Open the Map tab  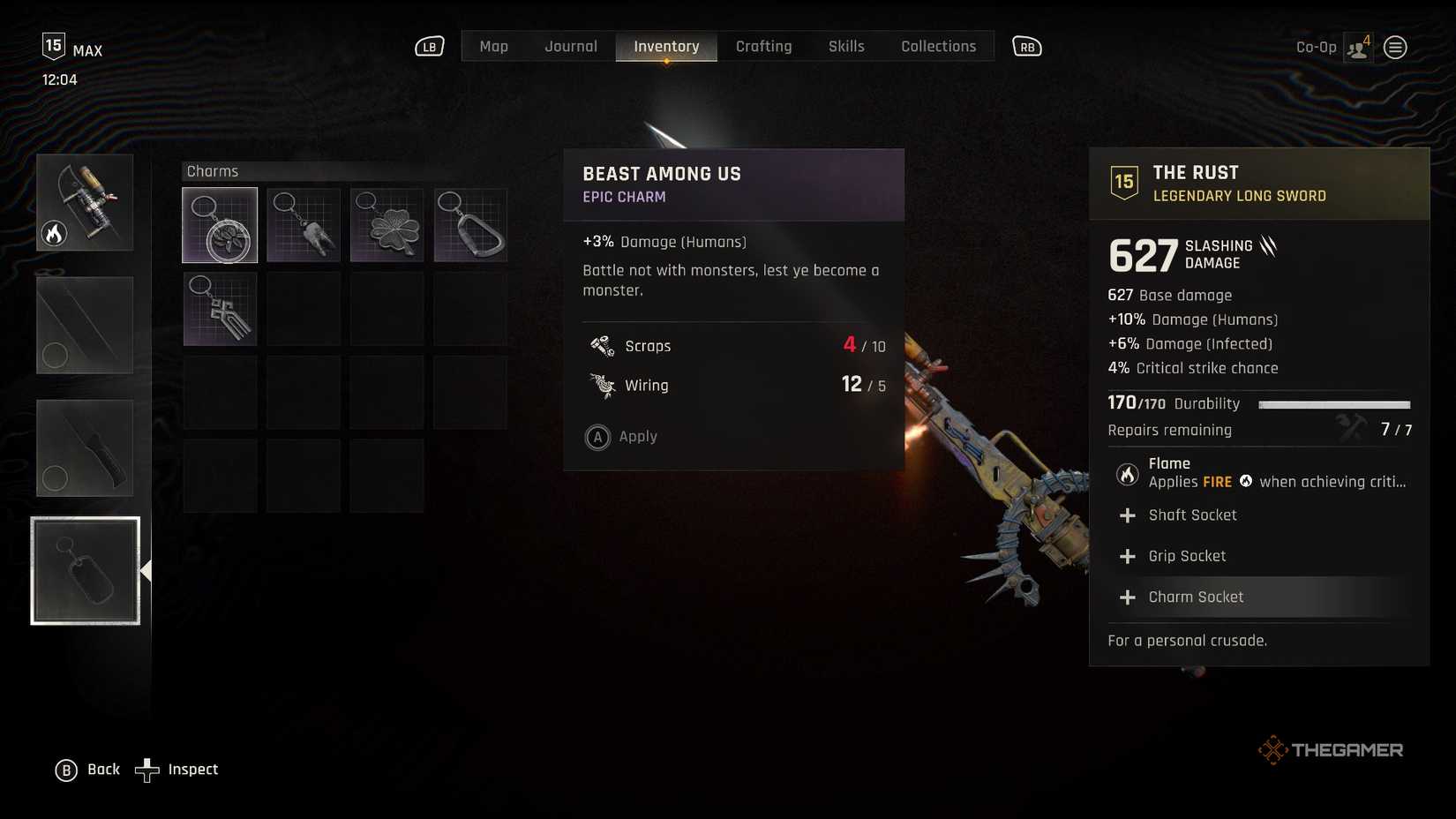[493, 47]
